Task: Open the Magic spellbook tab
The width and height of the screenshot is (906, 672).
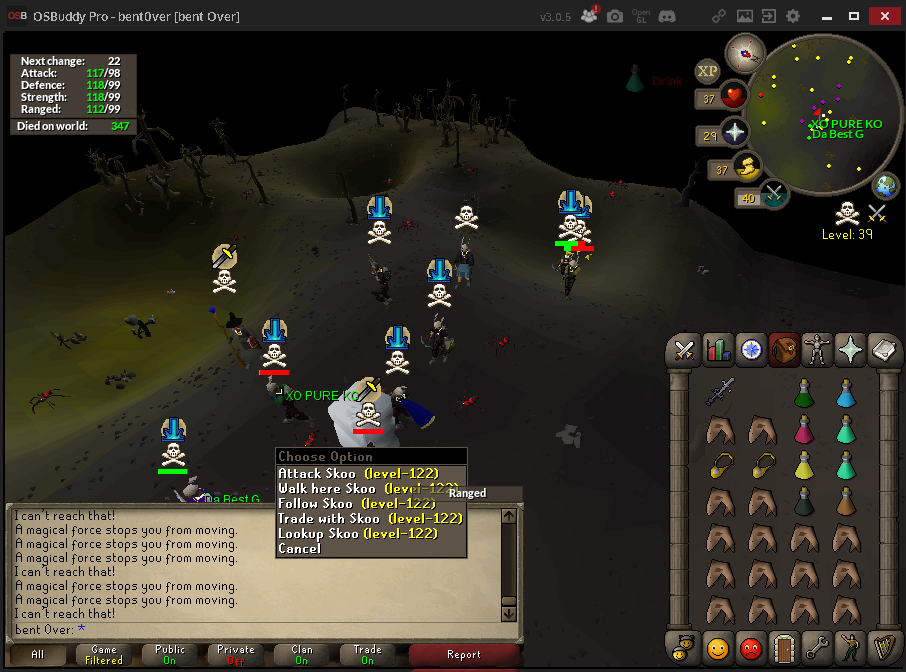Action: 851,350
